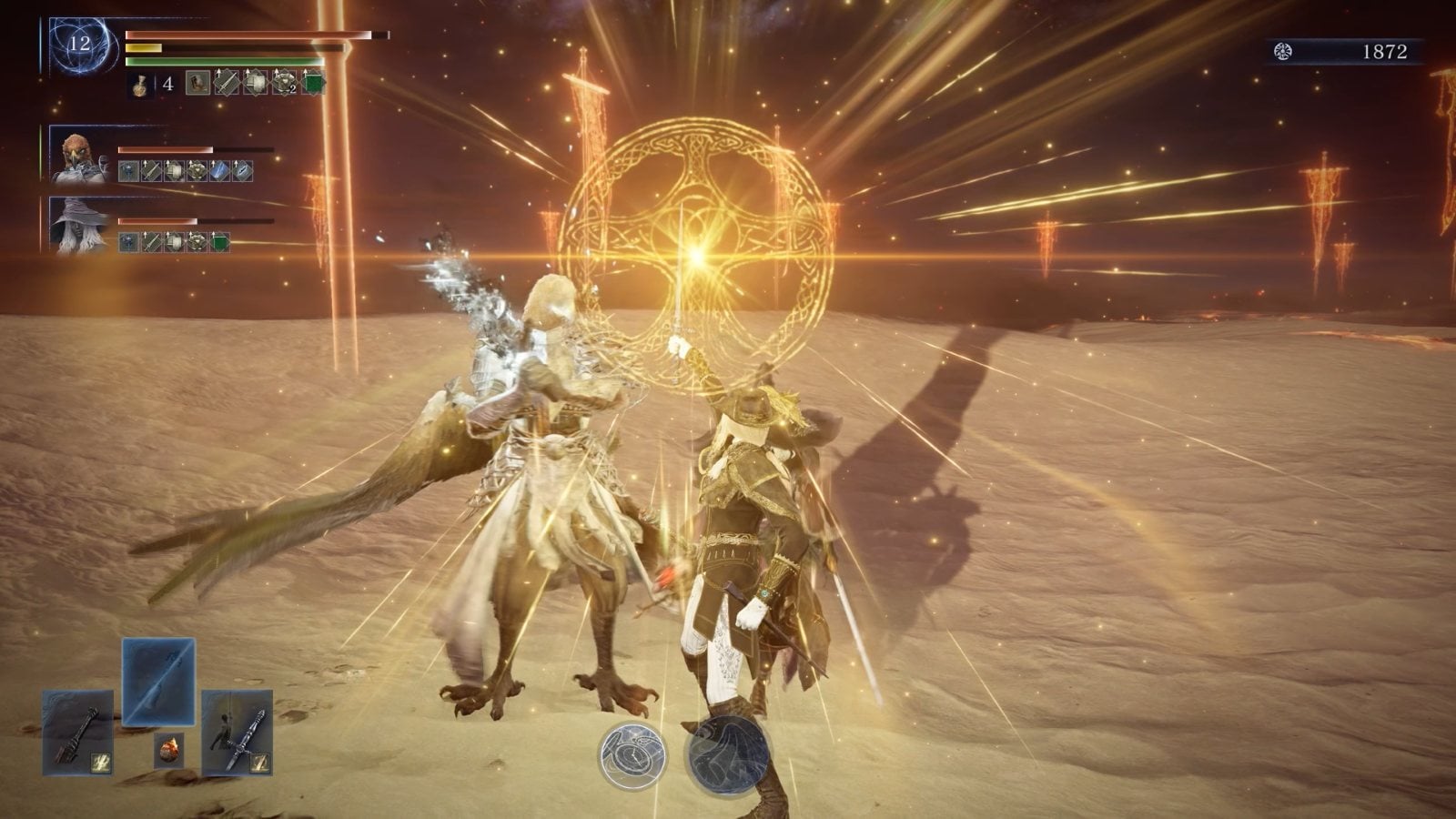Activate the pocket watch character skill
1456x819 pixels.
(632, 754)
